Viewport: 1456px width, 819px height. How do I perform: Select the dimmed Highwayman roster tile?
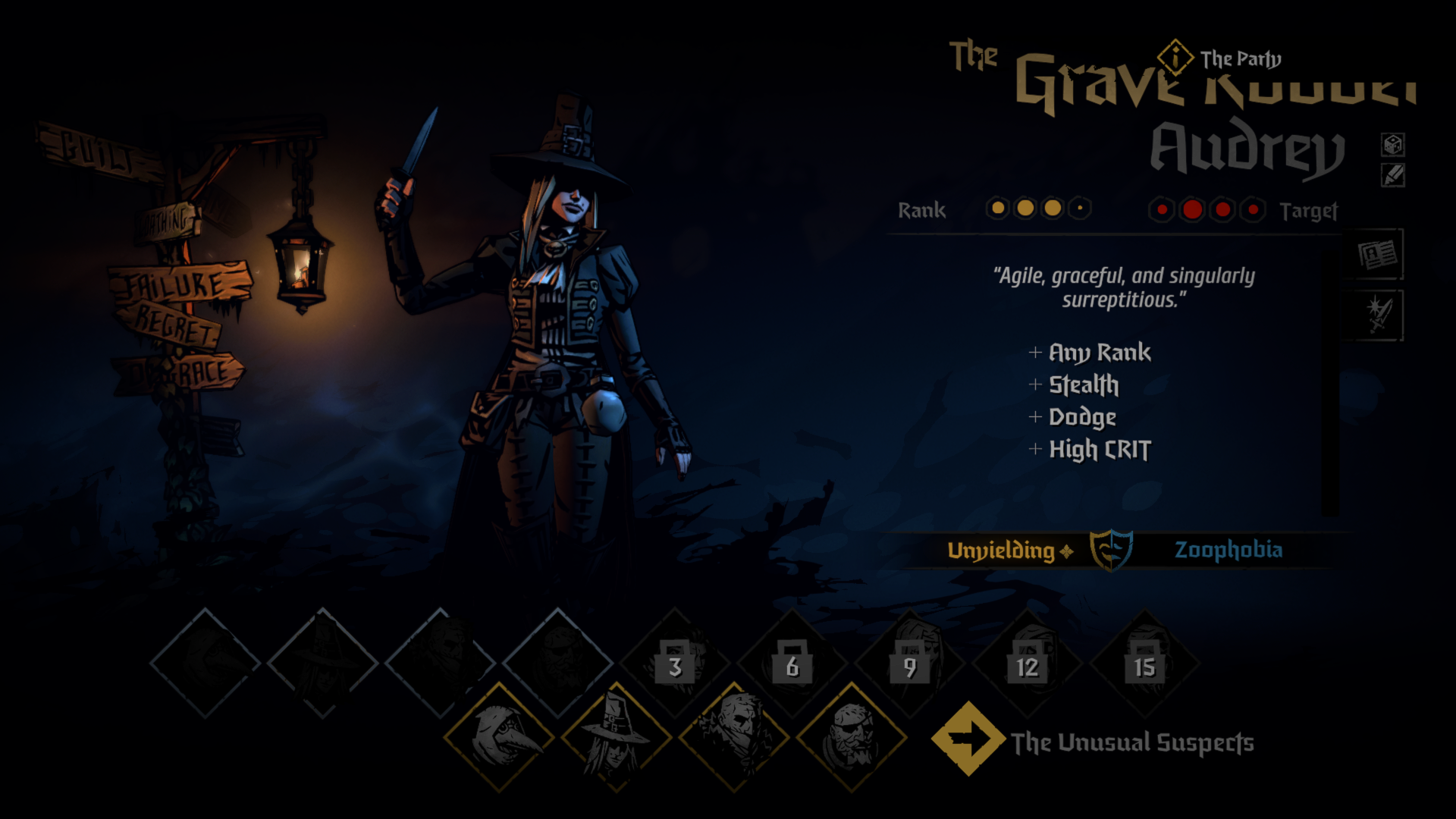point(440,662)
